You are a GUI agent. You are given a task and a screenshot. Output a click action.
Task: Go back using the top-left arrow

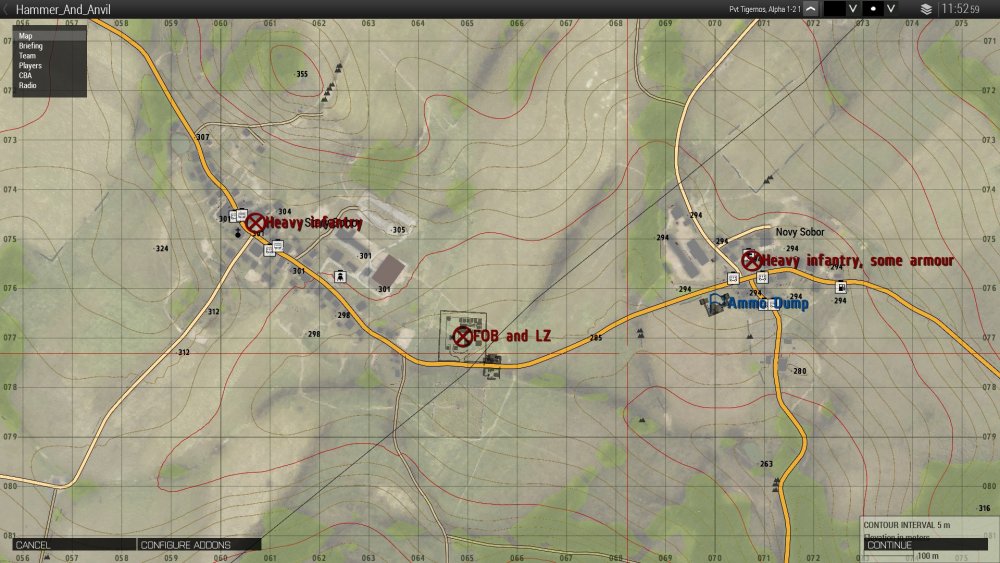[7, 9]
